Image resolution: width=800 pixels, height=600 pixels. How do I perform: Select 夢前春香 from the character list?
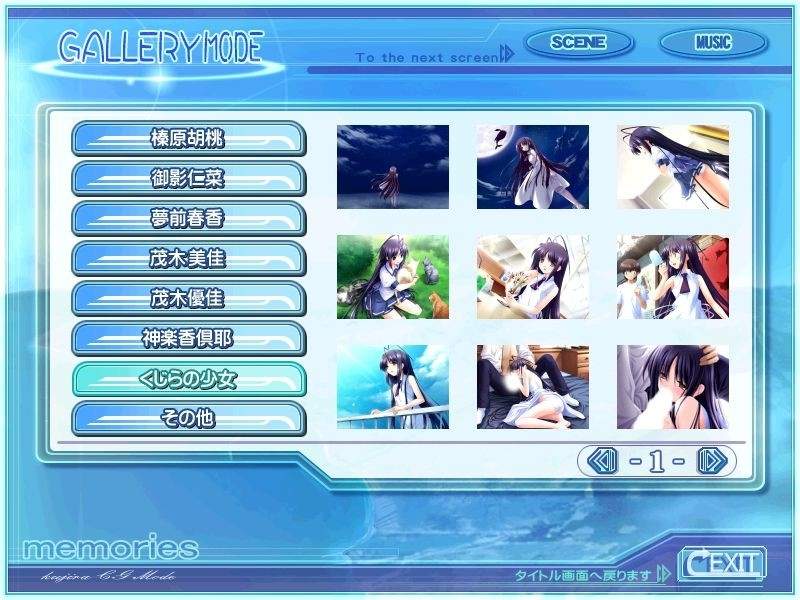point(188,218)
